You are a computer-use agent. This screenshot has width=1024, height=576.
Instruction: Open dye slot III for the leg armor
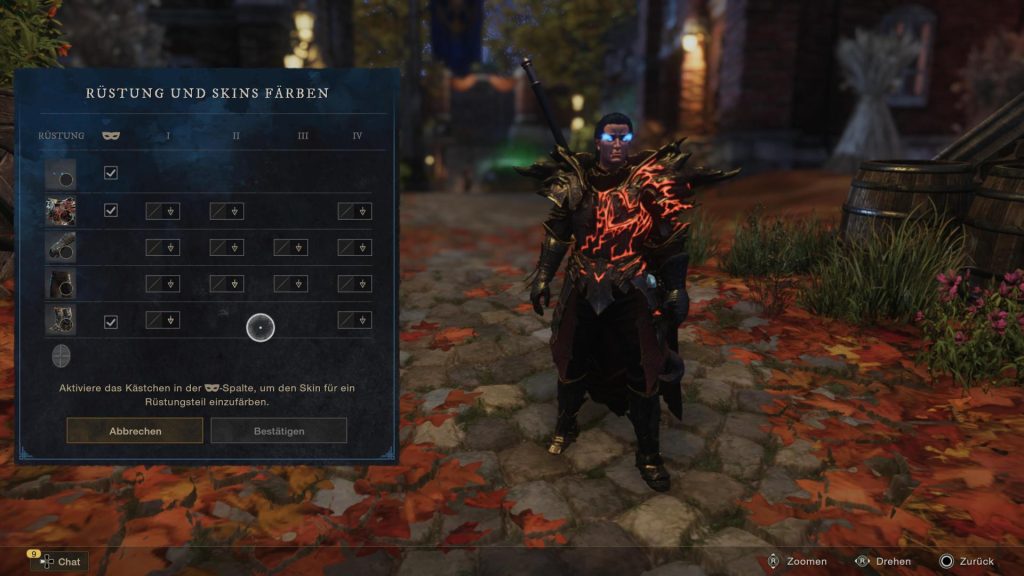tap(290, 283)
